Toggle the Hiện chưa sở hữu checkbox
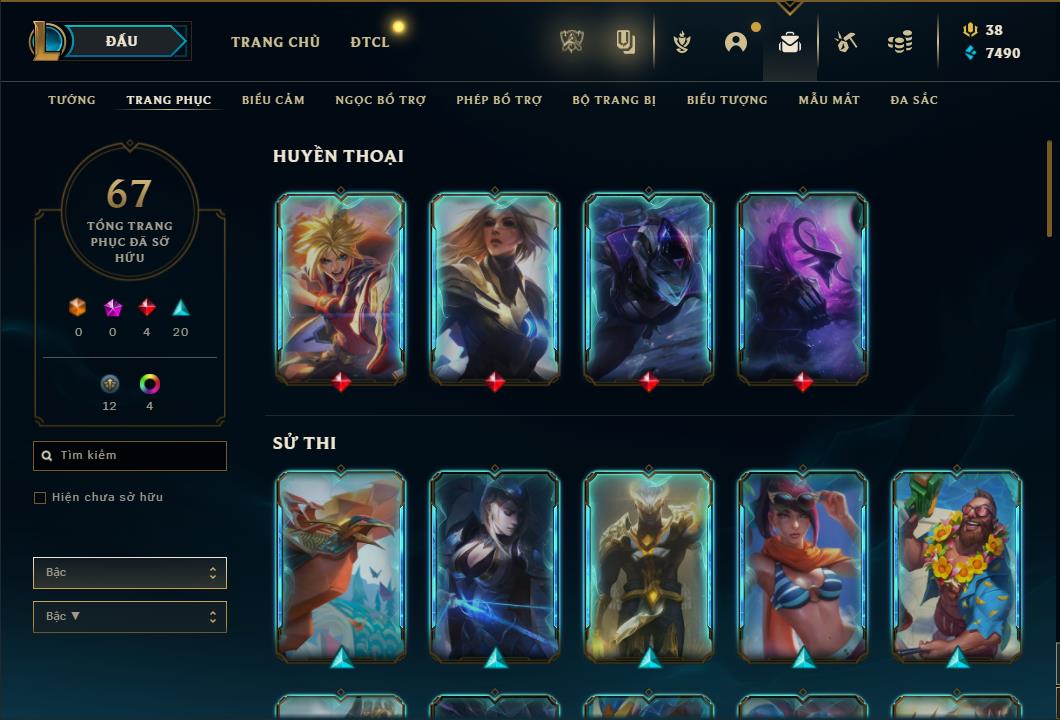Viewport: 1060px width, 720px height. coord(40,498)
